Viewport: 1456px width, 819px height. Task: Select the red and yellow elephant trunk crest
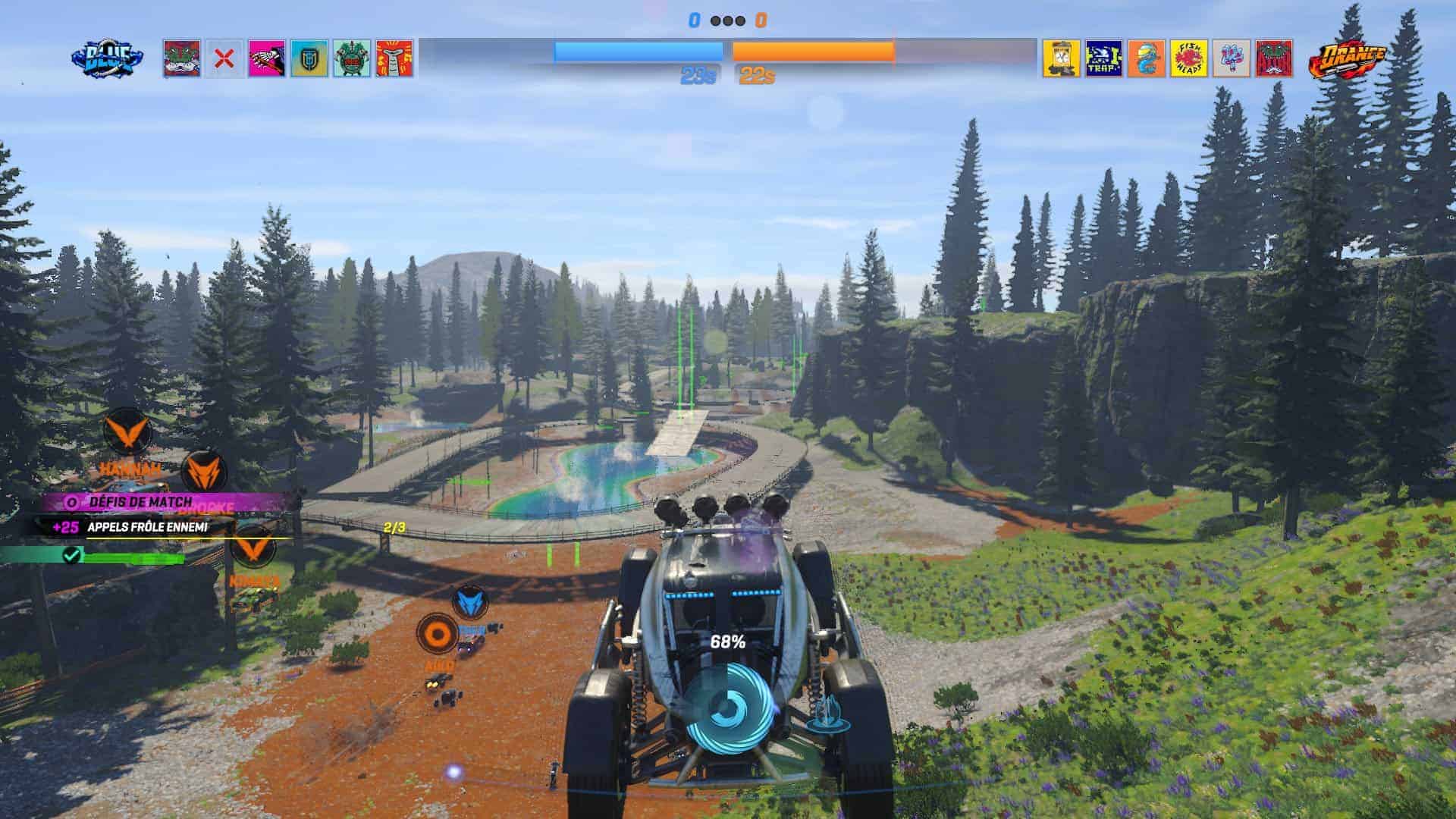click(394, 59)
